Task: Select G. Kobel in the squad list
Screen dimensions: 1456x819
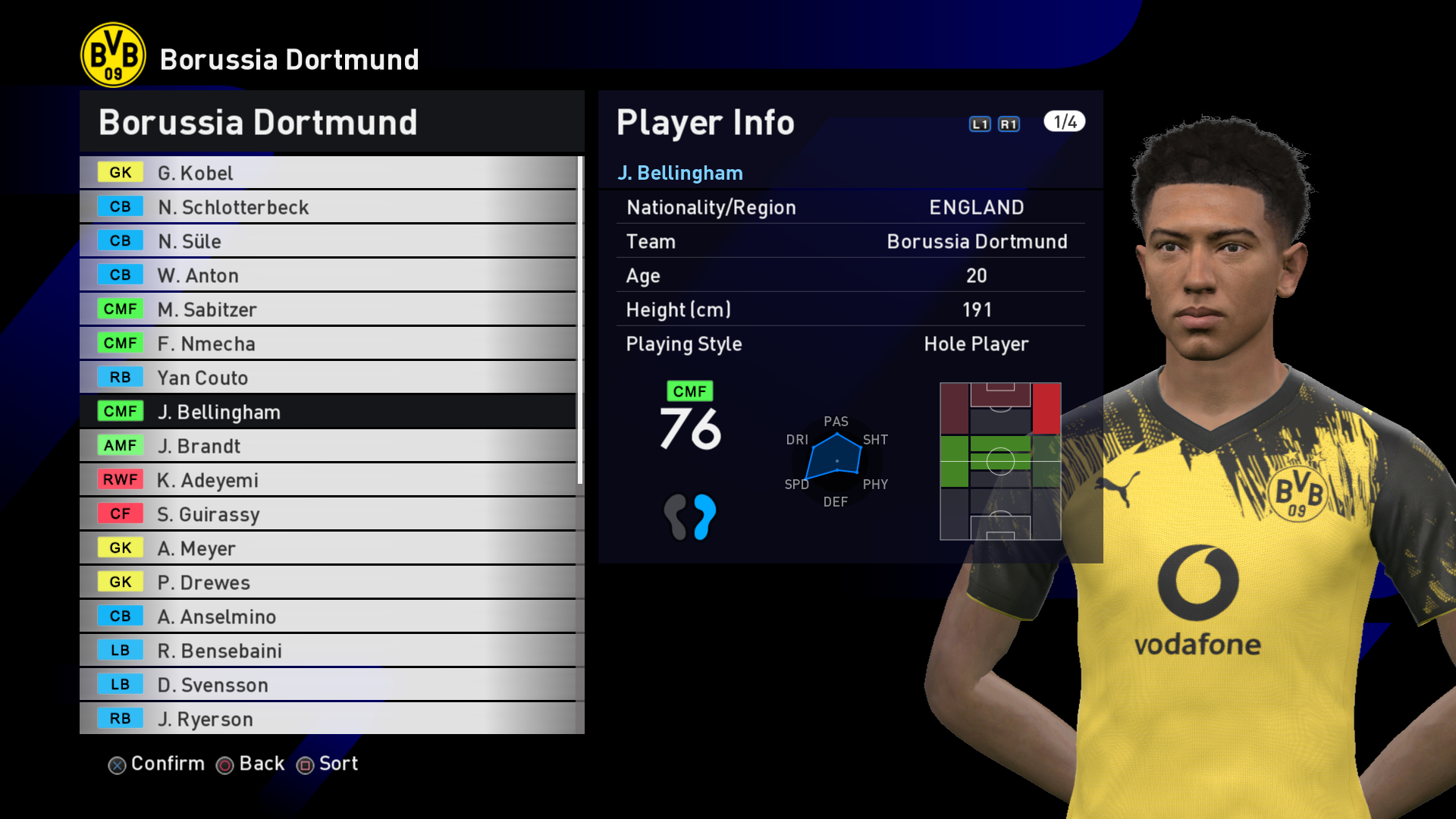Action: tap(328, 173)
